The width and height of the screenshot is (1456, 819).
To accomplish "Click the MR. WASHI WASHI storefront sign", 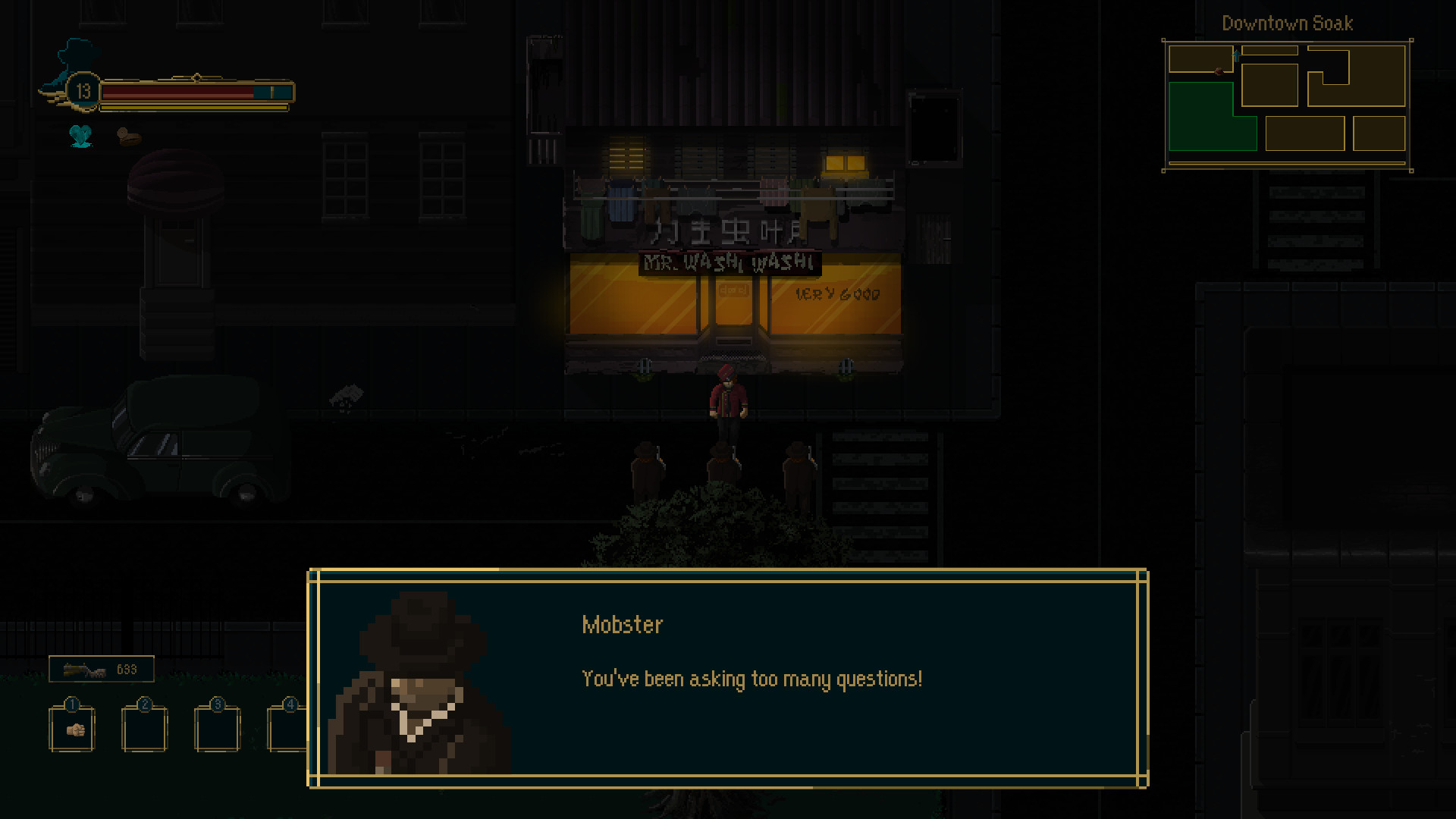I will 728,264.
